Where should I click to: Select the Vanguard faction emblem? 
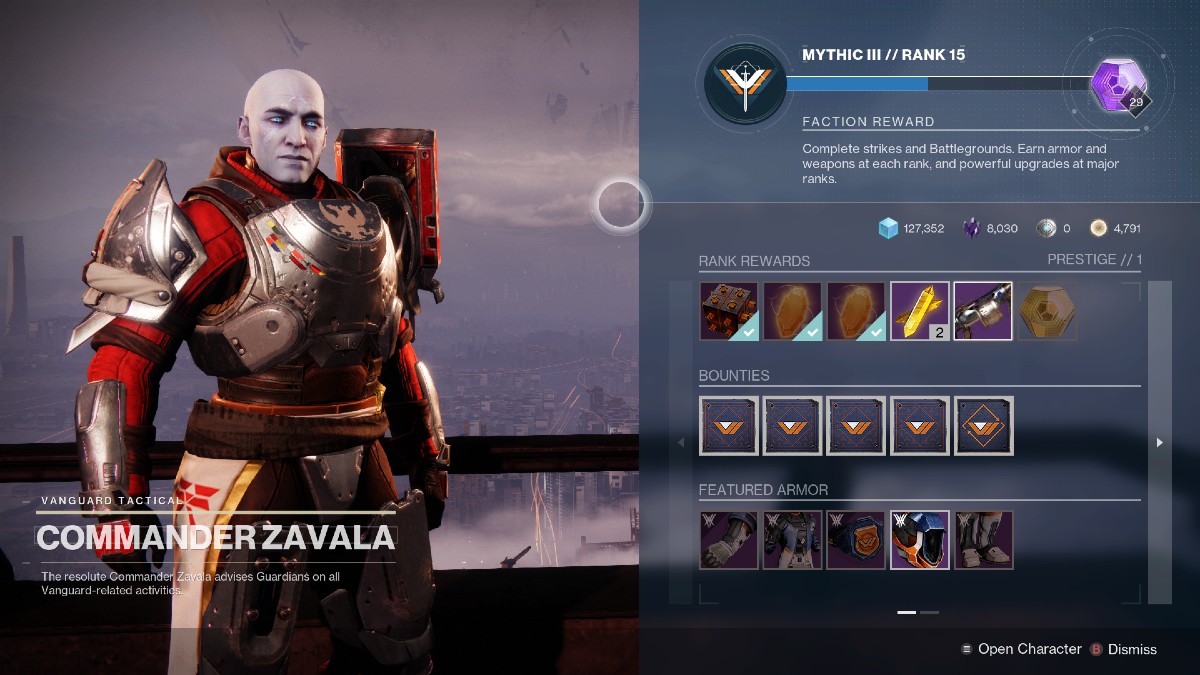743,84
